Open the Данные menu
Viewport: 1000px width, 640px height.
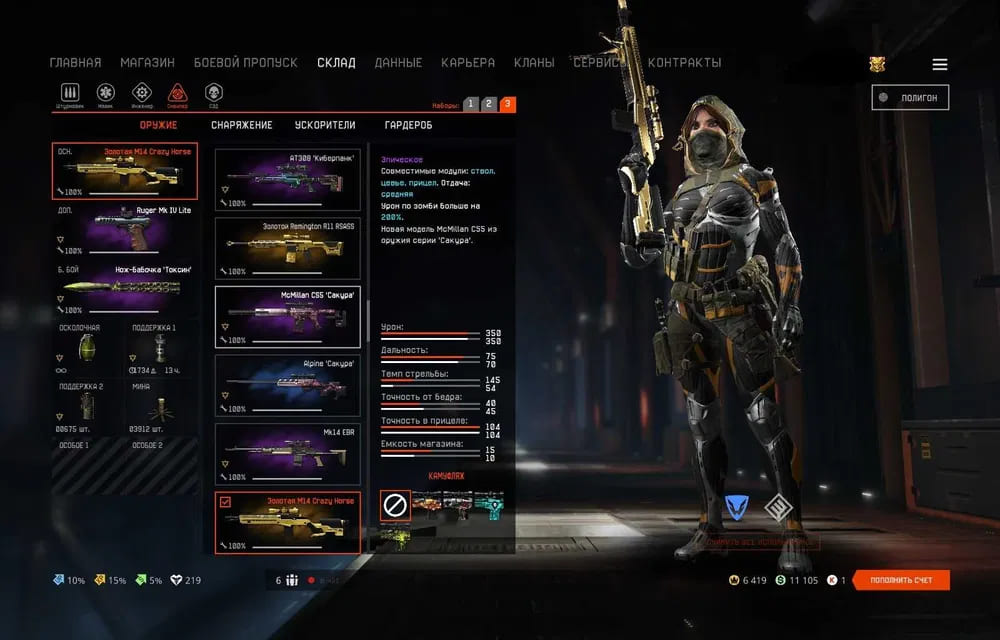pyautogui.click(x=398, y=62)
